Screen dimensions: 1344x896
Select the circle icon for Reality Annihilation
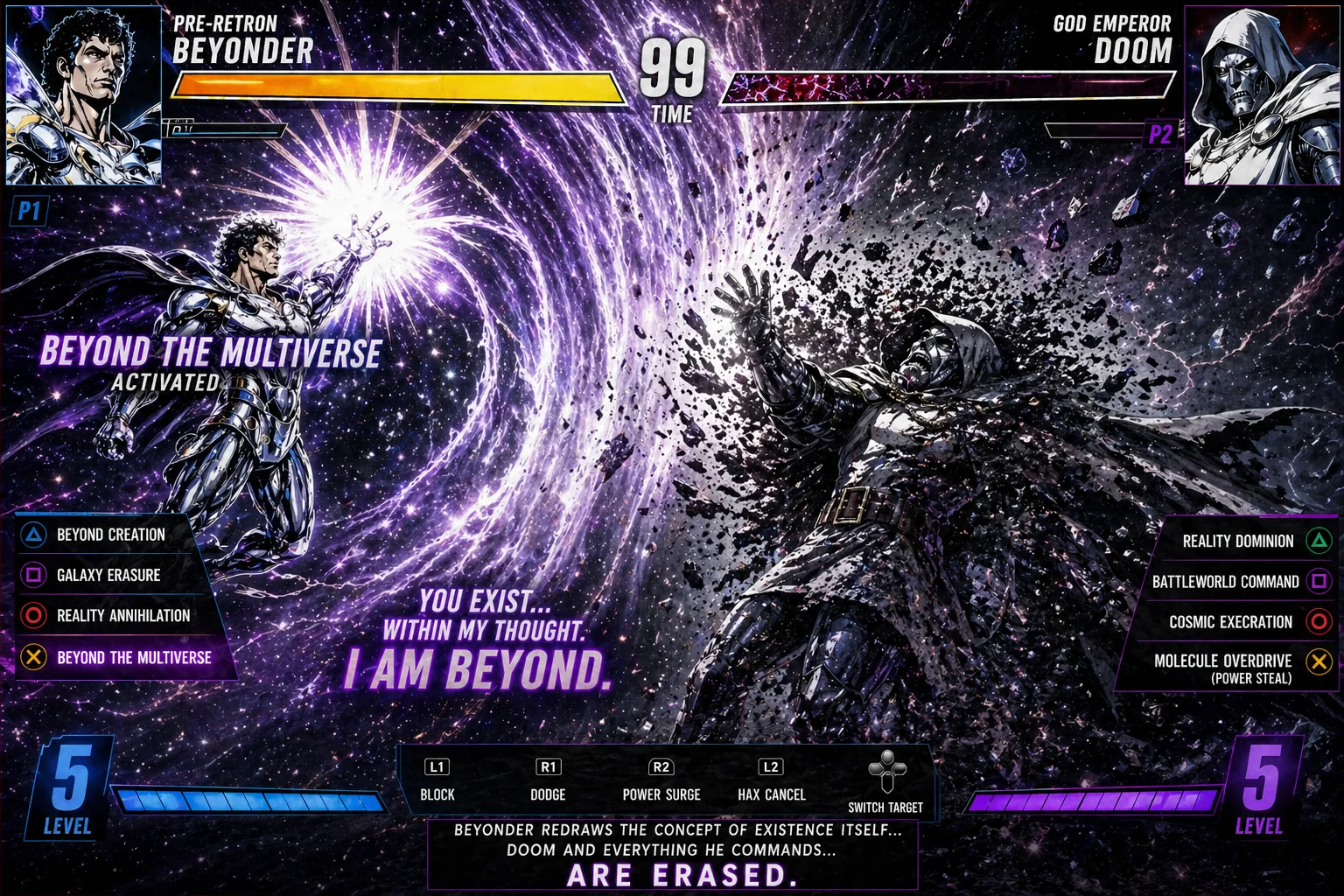(32, 615)
